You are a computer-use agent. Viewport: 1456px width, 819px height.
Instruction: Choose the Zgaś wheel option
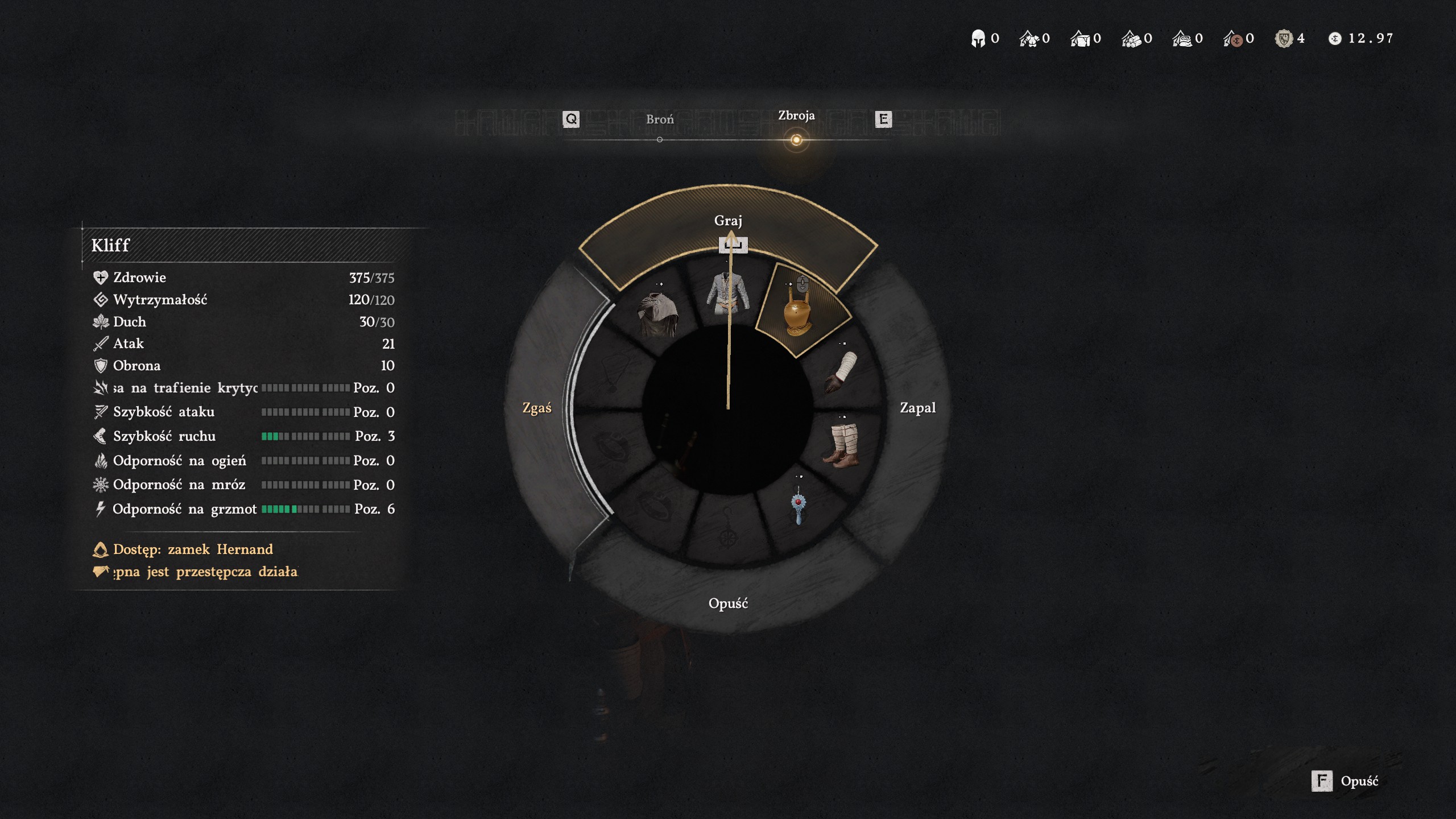point(537,408)
